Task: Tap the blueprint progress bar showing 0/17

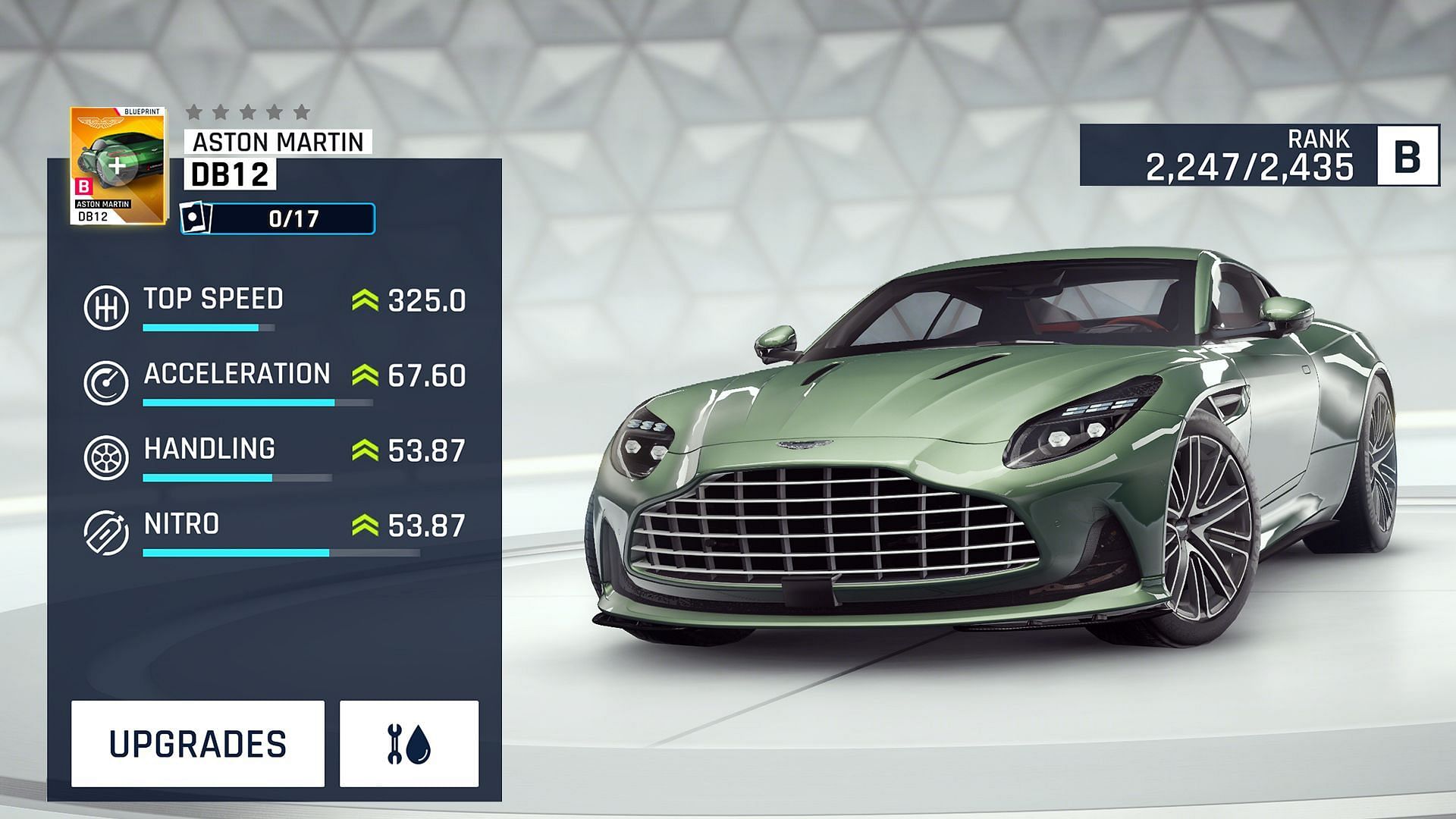Action: (x=278, y=219)
